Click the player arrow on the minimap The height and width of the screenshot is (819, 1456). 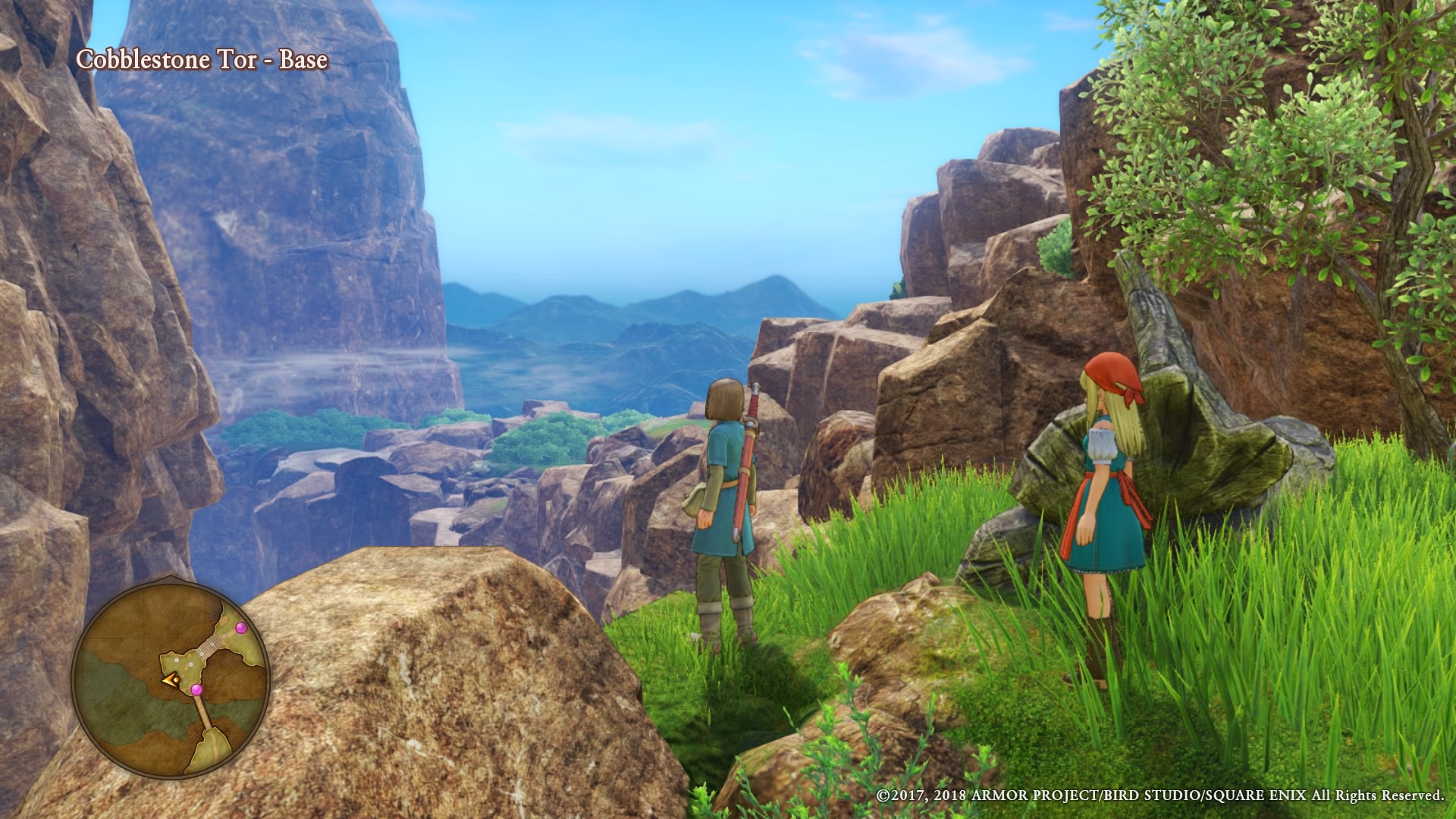pyautogui.click(x=169, y=679)
